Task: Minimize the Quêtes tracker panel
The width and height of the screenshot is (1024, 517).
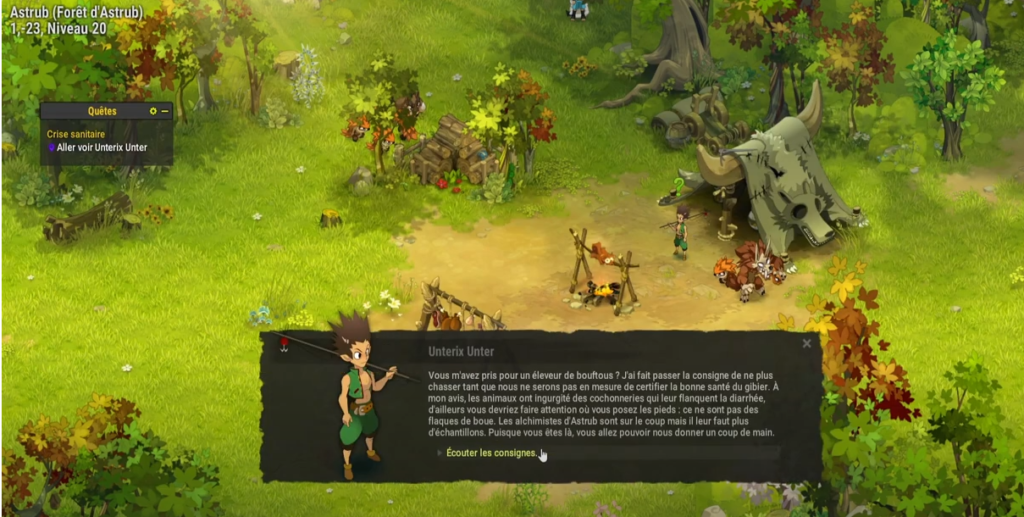Action: tap(165, 111)
